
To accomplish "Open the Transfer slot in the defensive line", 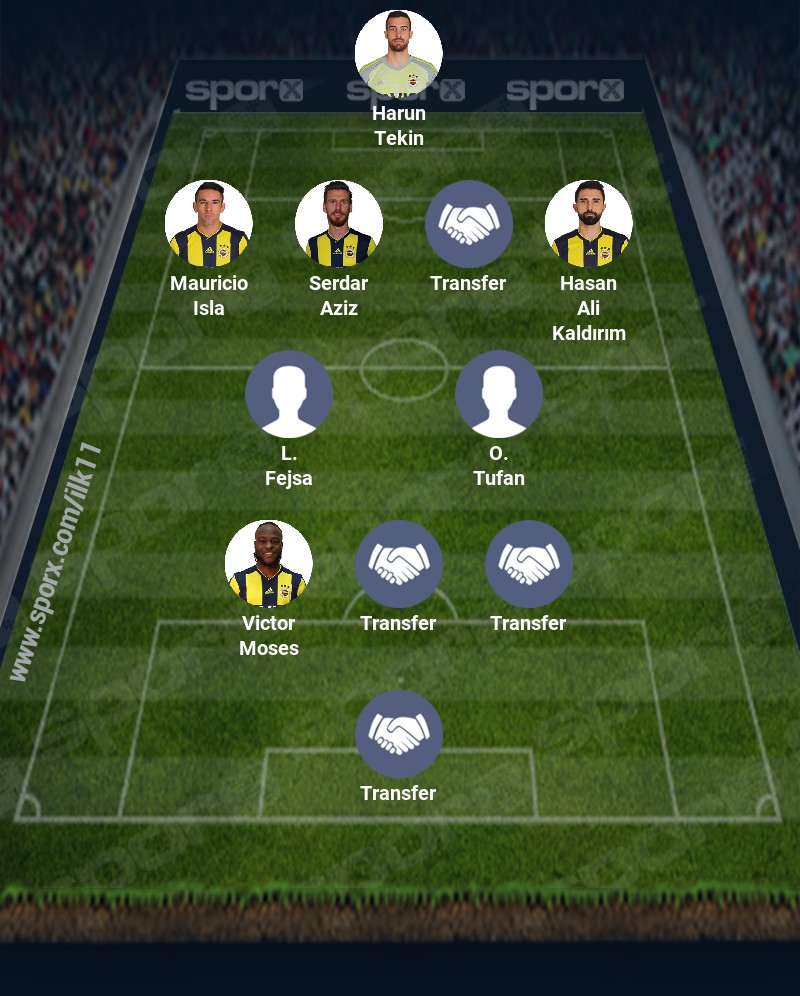I will click(469, 224).
